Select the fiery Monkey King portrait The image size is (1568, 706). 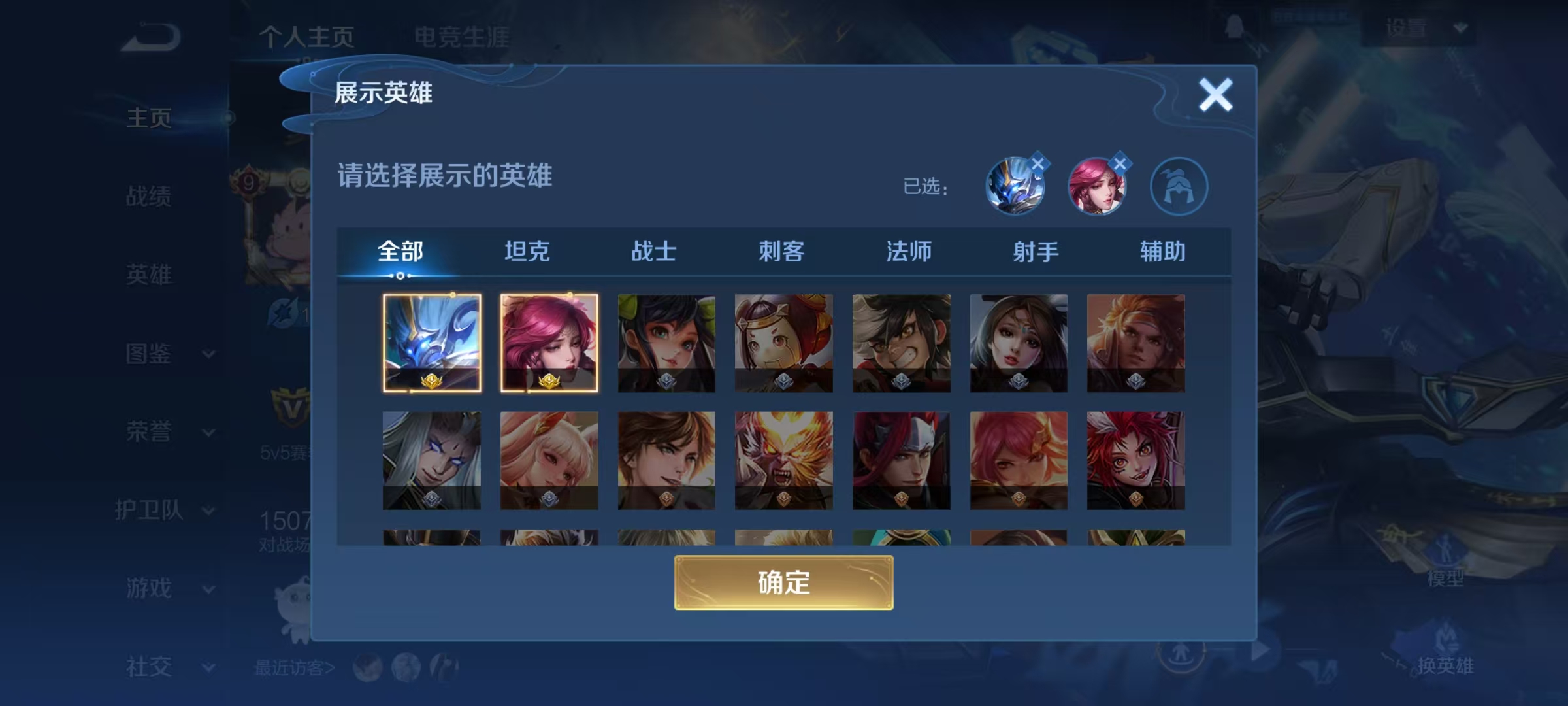click(783, 460)
